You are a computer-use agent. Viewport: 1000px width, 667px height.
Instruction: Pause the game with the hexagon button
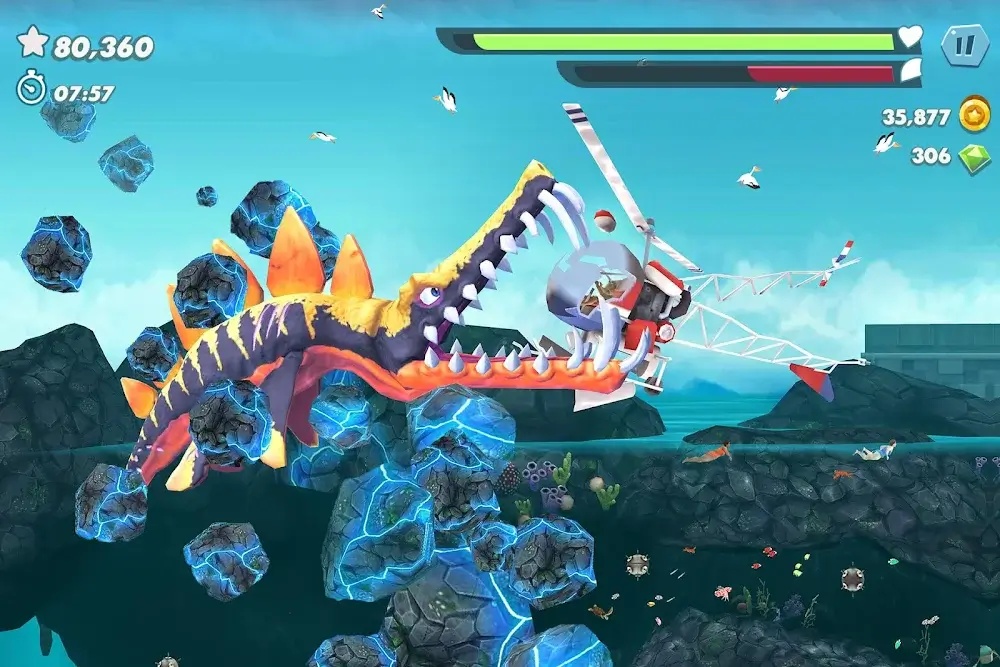[x=964, y=44]
